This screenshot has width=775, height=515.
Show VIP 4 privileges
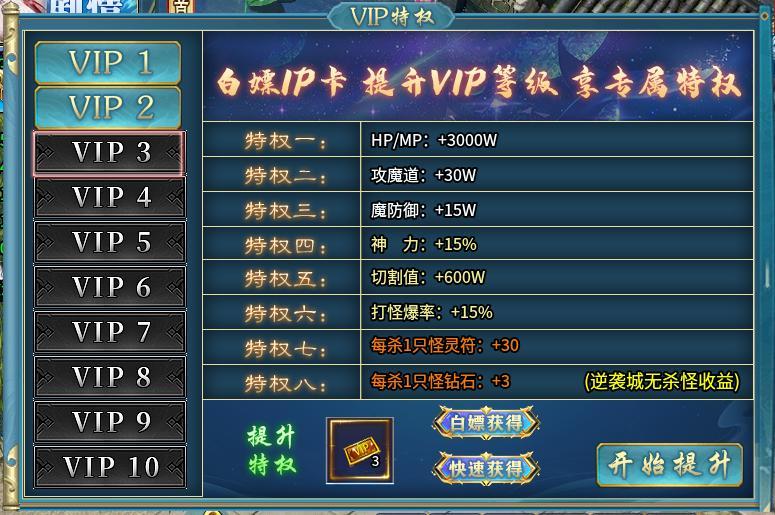click(109, 198)
